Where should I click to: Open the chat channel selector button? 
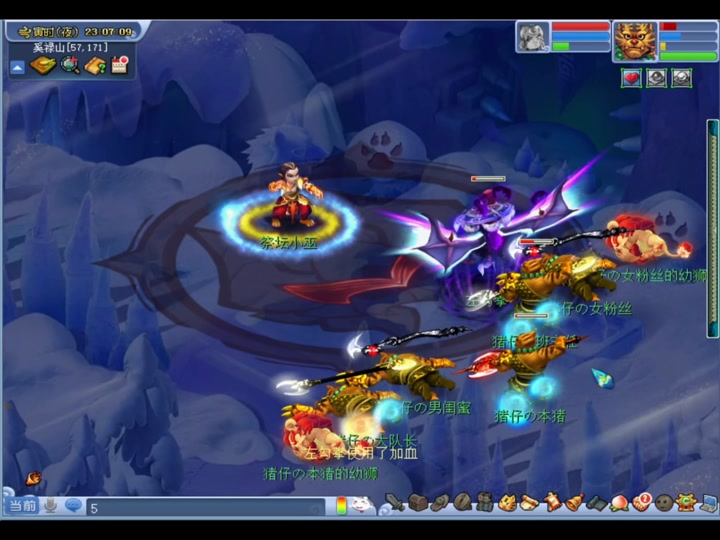(x=22, y=506)
